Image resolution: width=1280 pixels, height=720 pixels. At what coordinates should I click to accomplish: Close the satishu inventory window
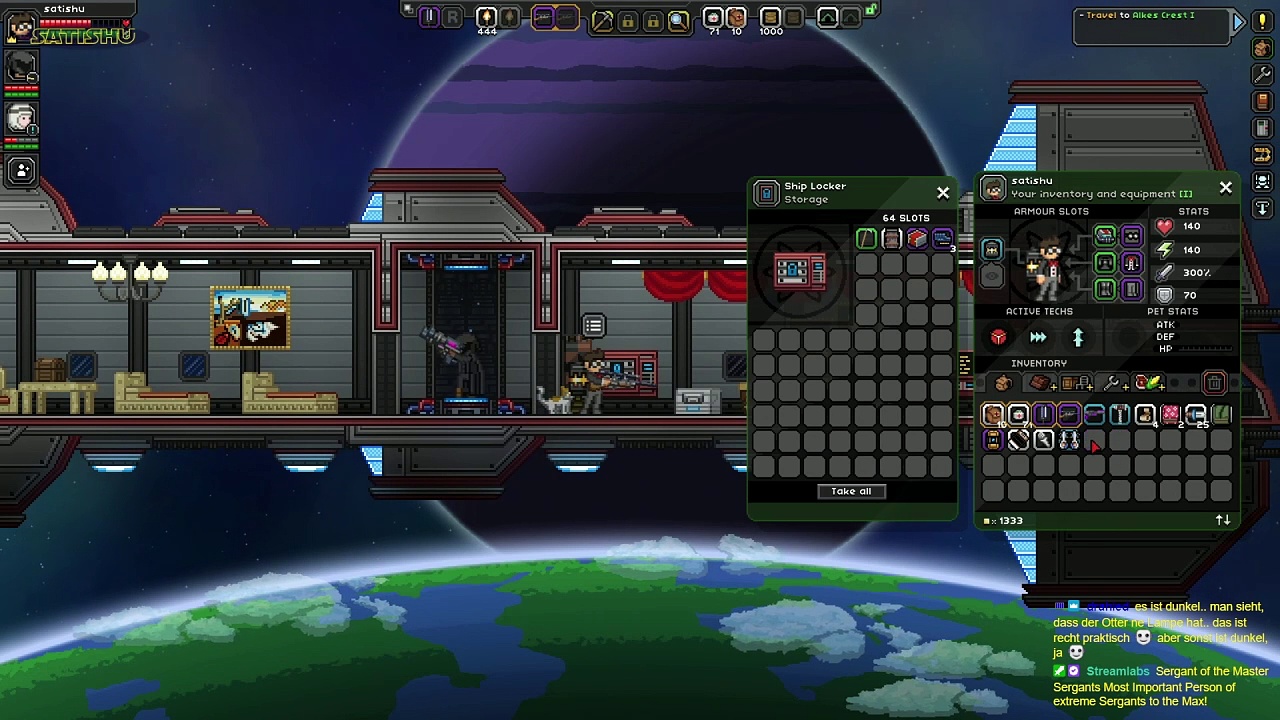[1226, 187]
